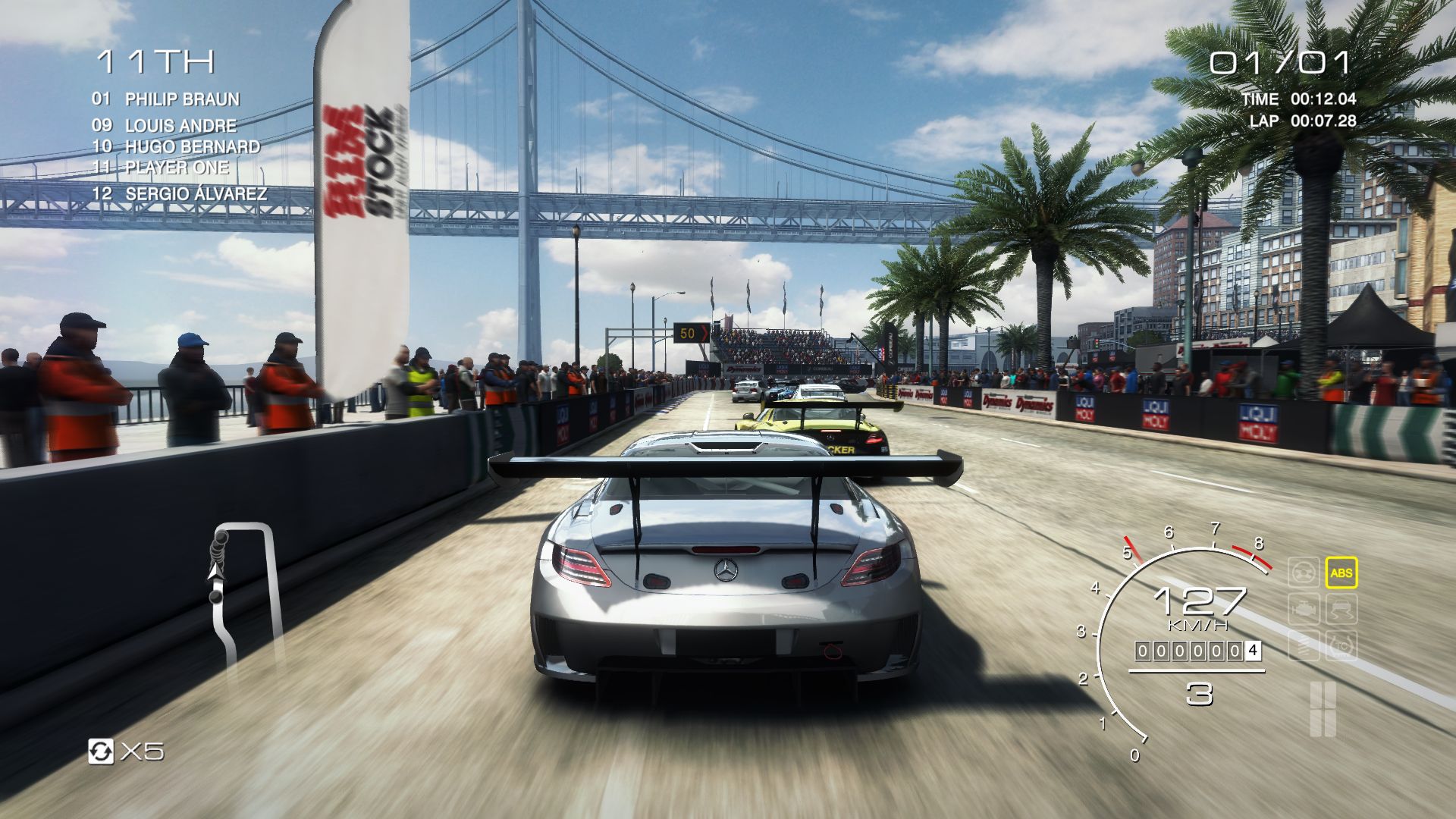Click the tyre wear indicator bars

coord(1322,708)
